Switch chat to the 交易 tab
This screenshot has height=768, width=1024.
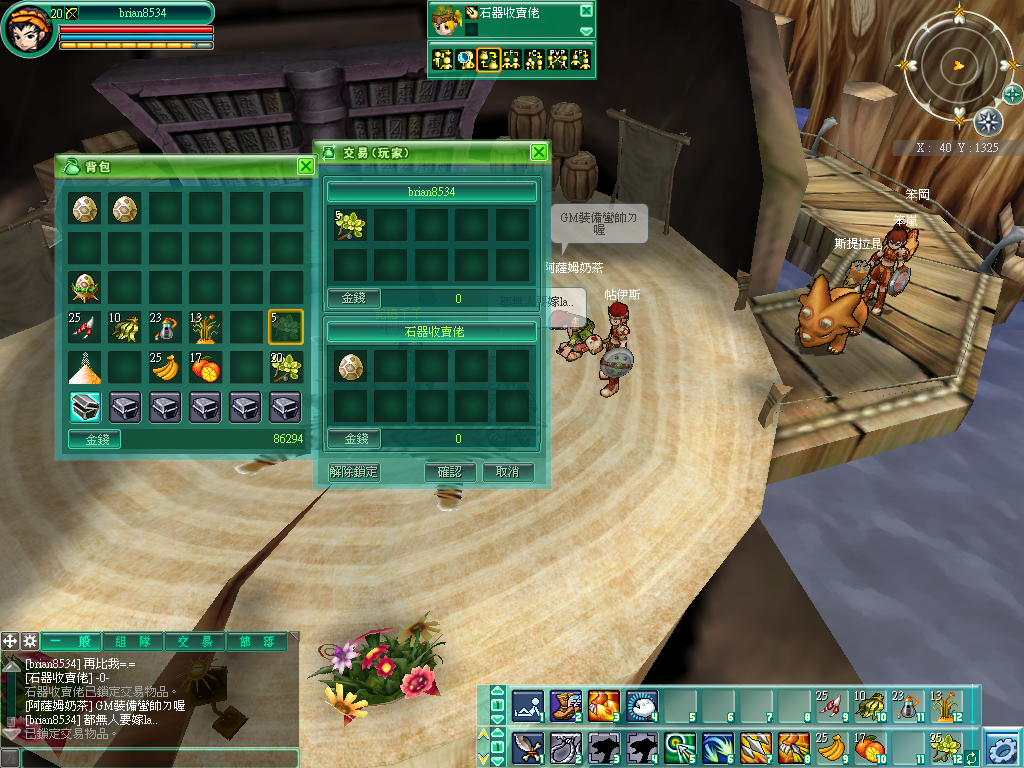click(x=196, y=642)
